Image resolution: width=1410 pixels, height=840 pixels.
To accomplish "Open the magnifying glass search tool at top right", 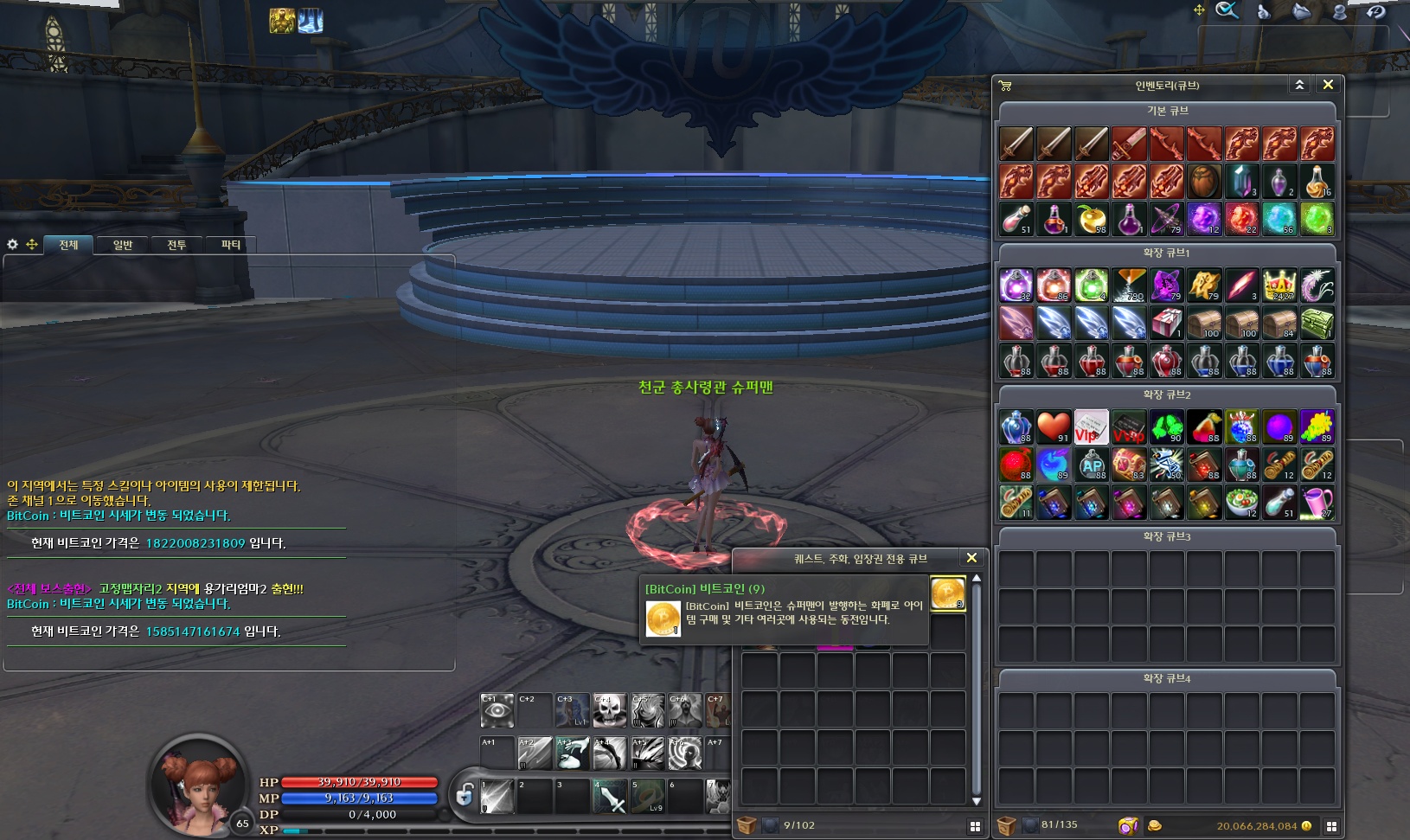I will 1227,11.
